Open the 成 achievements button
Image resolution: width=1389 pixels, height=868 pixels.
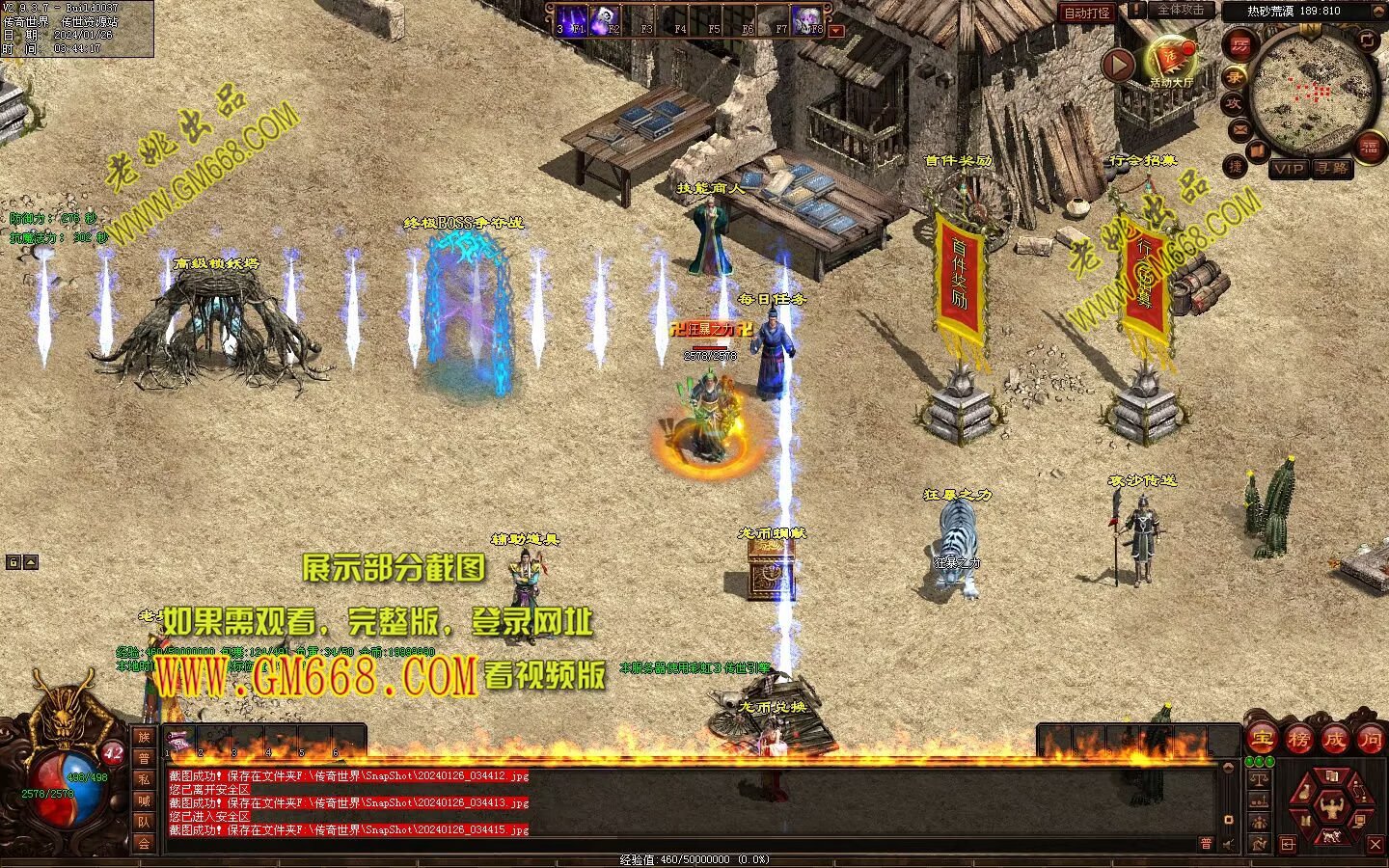pyautogui.click(x=1334, y=740)
